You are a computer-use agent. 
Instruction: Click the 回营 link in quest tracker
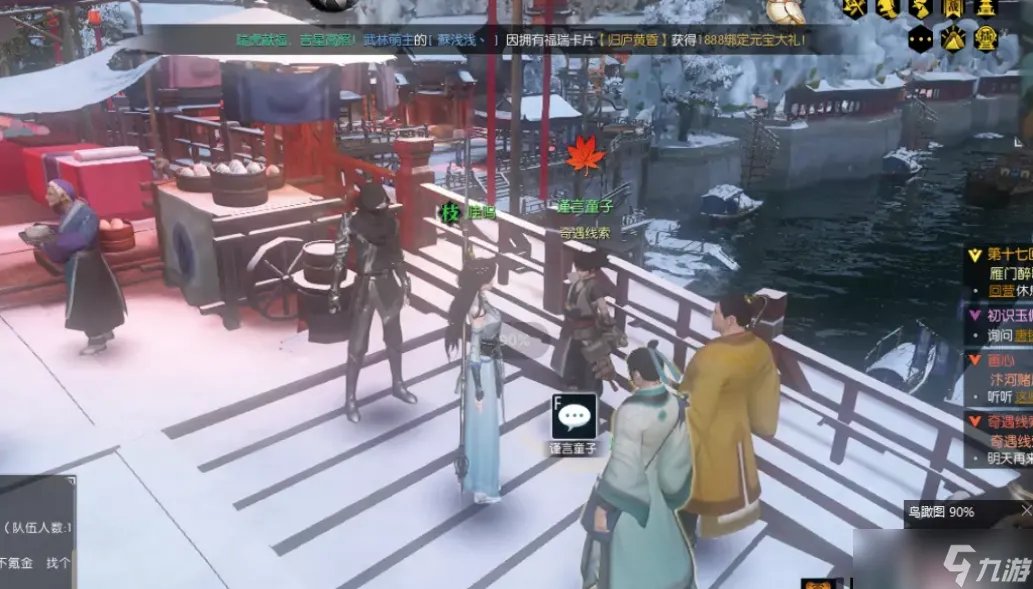pos(1001,291)
